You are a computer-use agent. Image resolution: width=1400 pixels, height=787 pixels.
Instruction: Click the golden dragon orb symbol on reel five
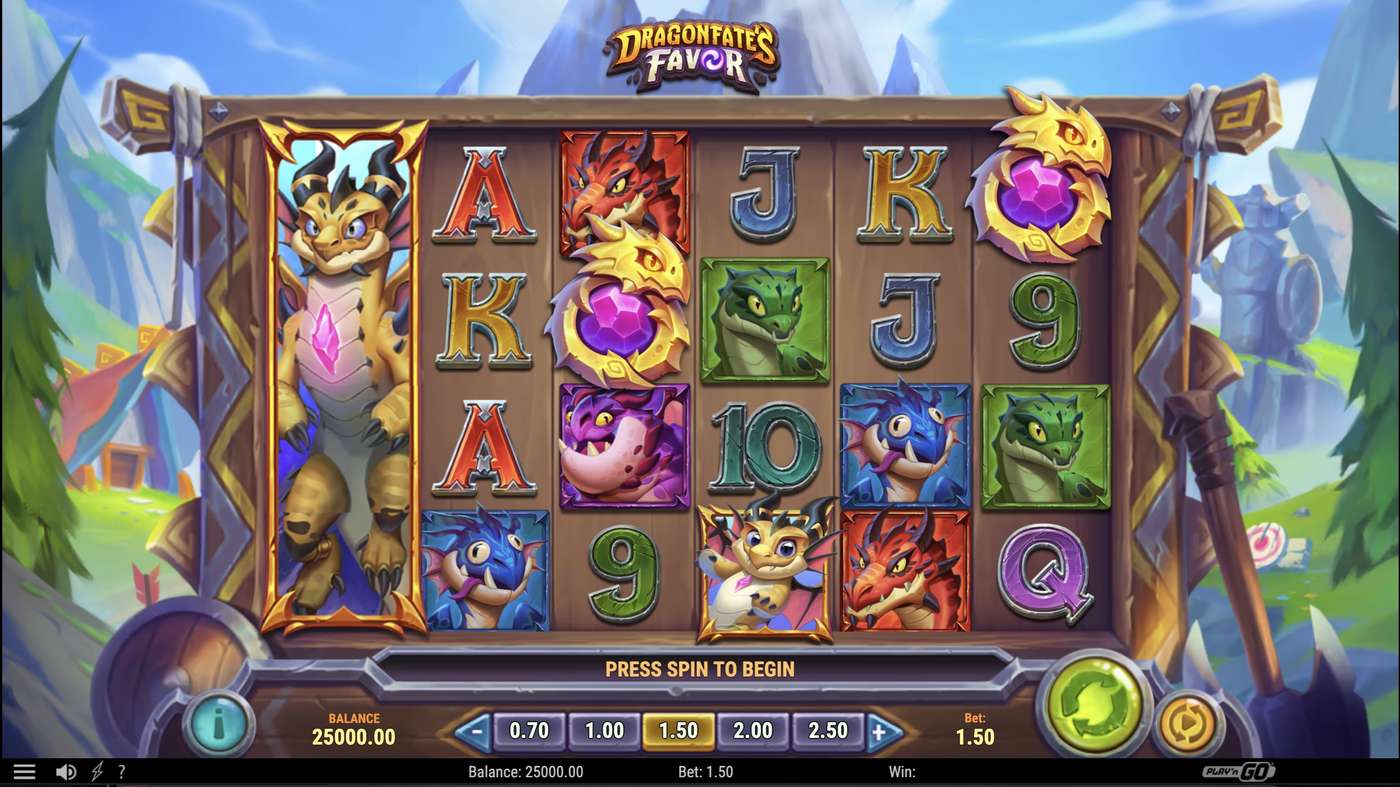click(1047, 190)
